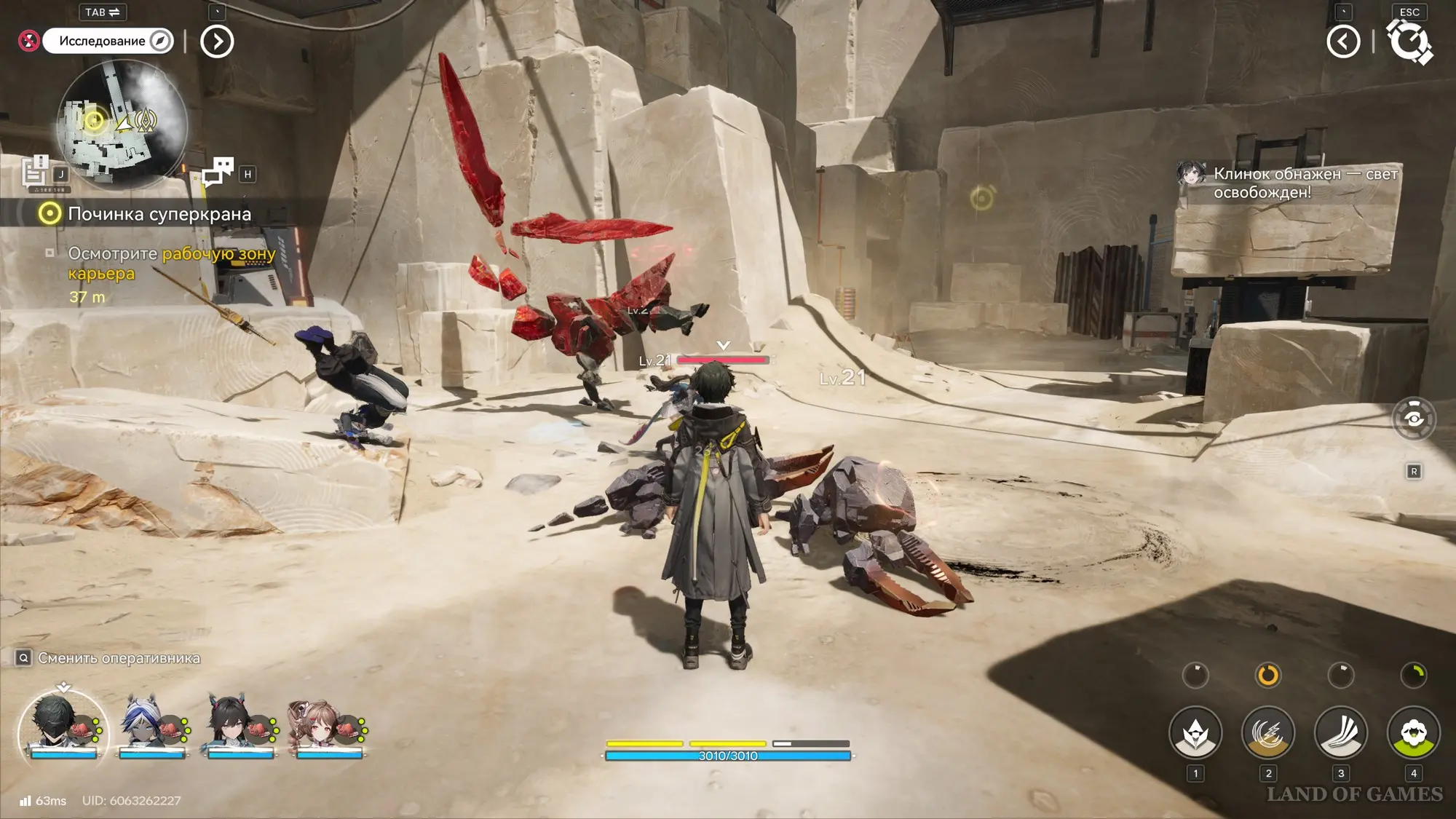Toggle the eye view icon on right edge
The width and height of the screenshot is (1456, 819).
click(1413, 419)
